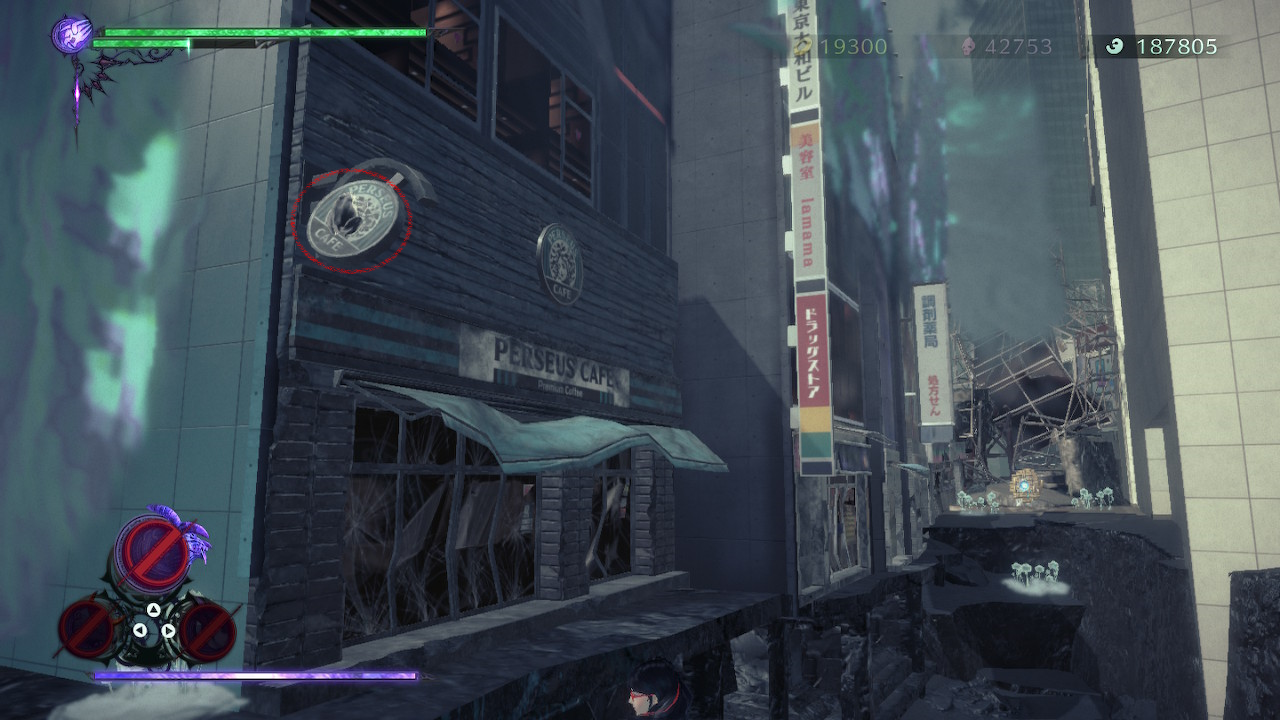The width and height of the screenshot is (1280, 720).
Task: Click the pink skull currency icon
Action: (967, 44)
